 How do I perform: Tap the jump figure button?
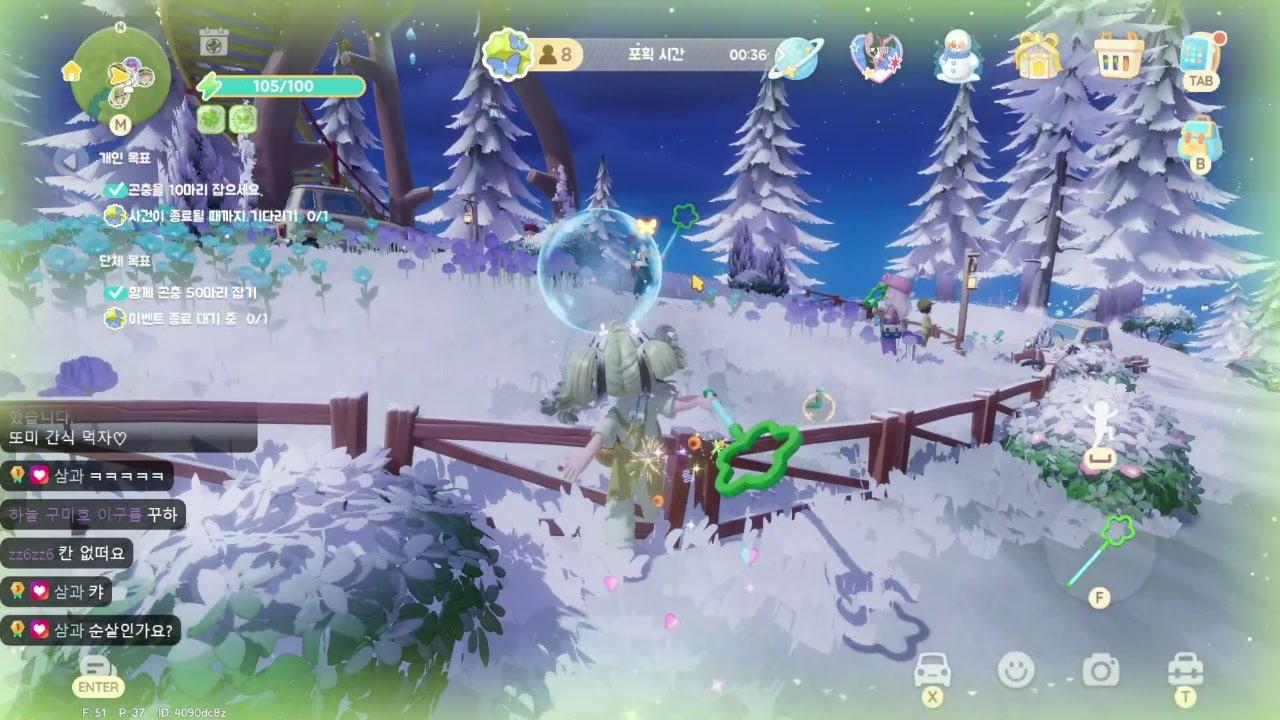(1100, 434)
